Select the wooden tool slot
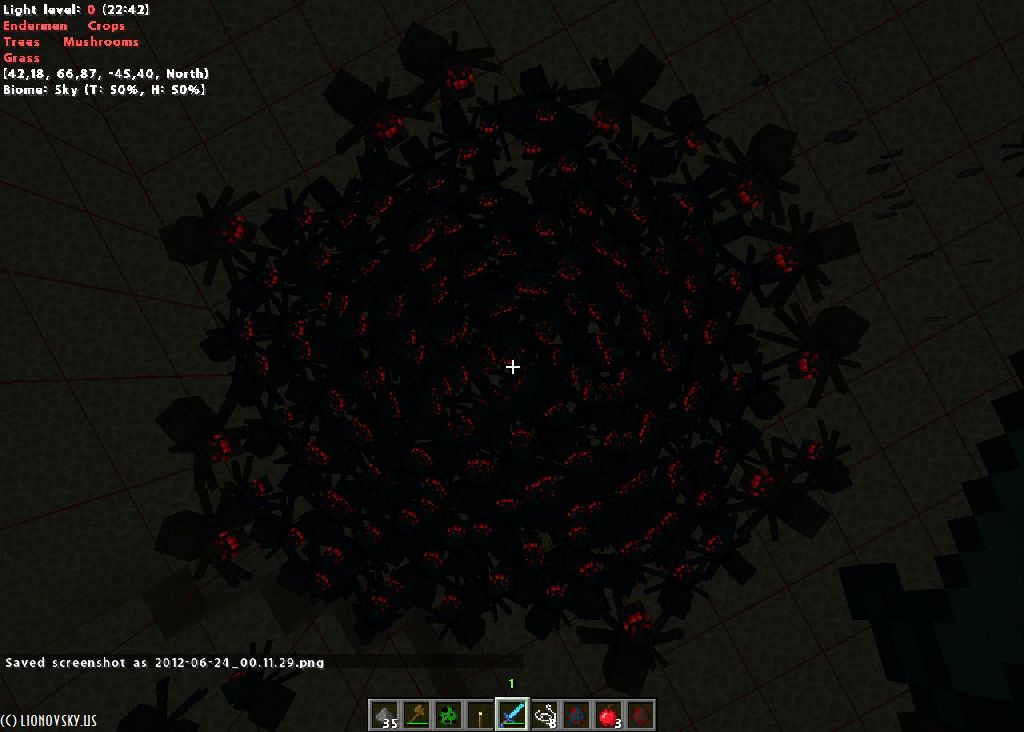The image size is (1024, 732). click(416, 715)
